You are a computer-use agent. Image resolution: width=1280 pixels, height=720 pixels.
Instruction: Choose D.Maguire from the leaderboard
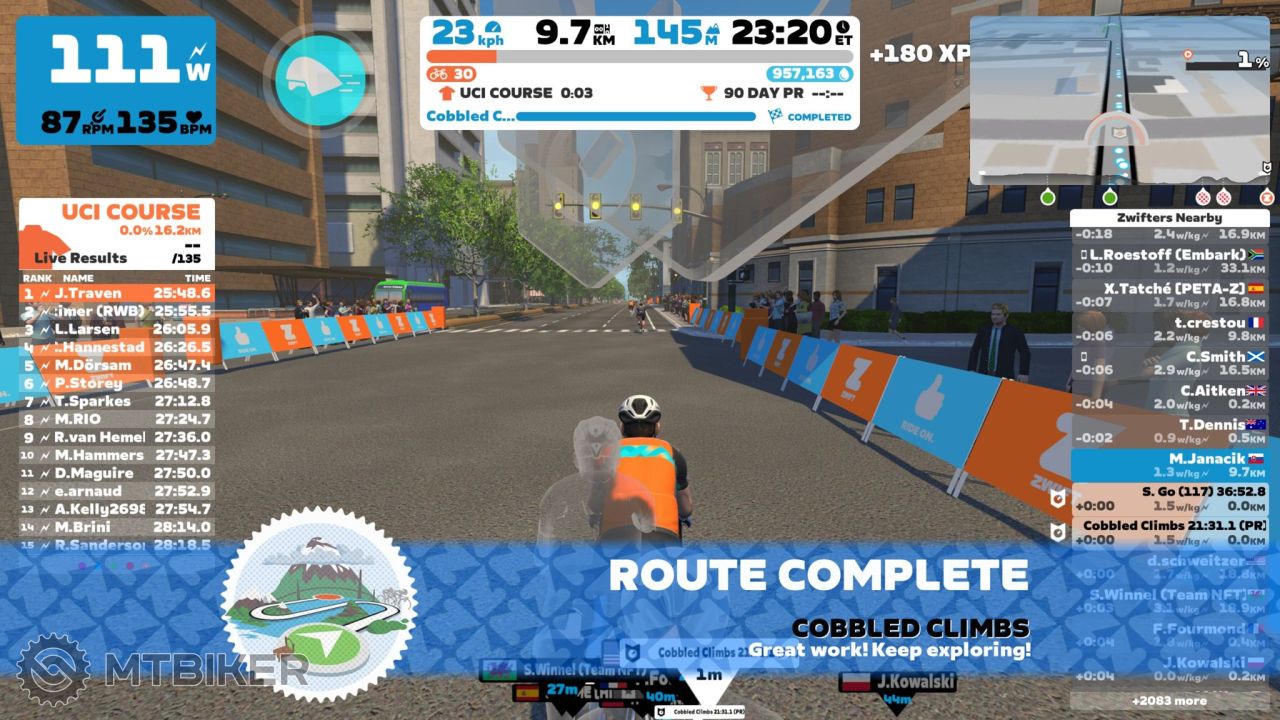tap(116, 473)
